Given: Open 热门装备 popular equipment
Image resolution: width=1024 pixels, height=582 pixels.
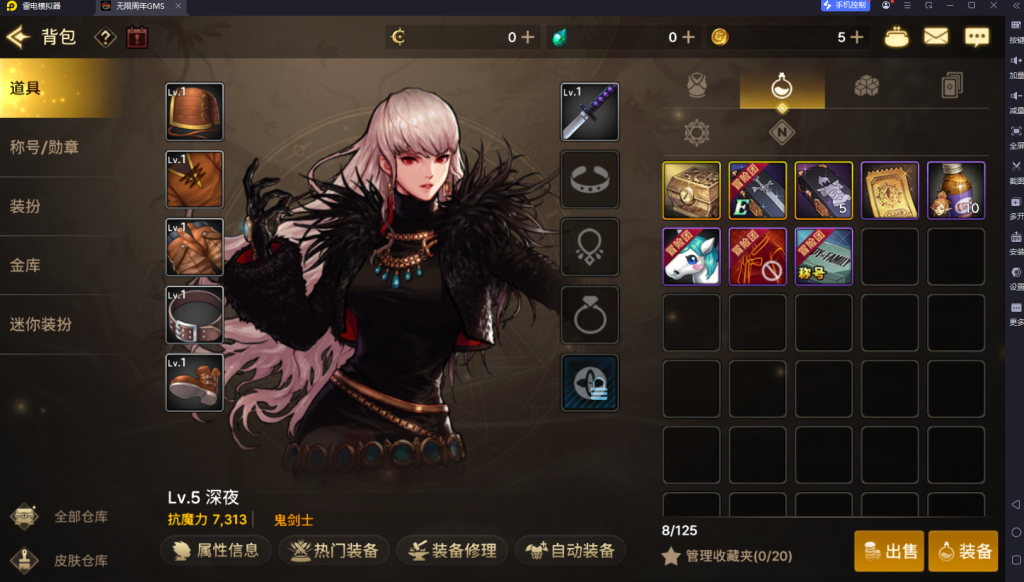Looking at the screenshot, I should click(334, 550).
